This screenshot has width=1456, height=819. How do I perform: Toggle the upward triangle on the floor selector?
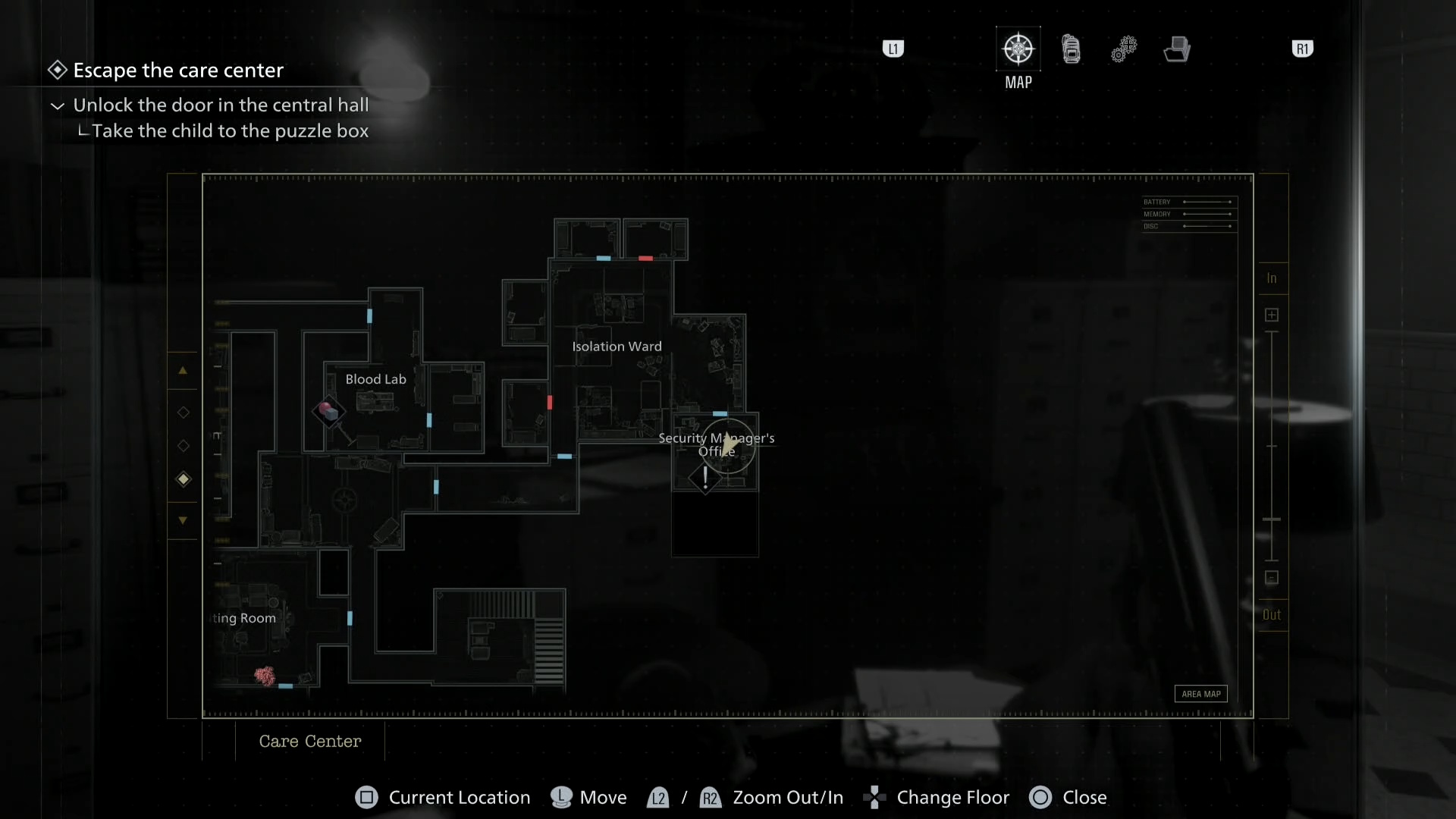coord(183,370)
